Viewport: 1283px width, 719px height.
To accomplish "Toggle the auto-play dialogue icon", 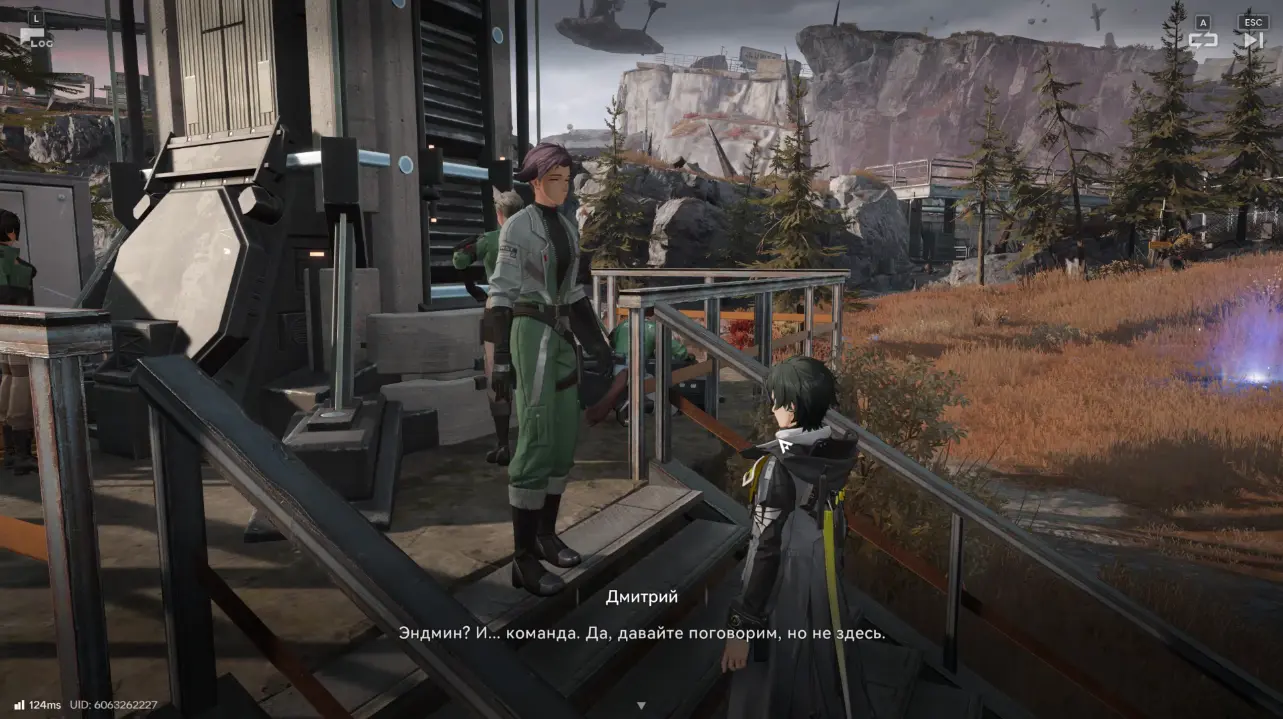I will 1202,40.
